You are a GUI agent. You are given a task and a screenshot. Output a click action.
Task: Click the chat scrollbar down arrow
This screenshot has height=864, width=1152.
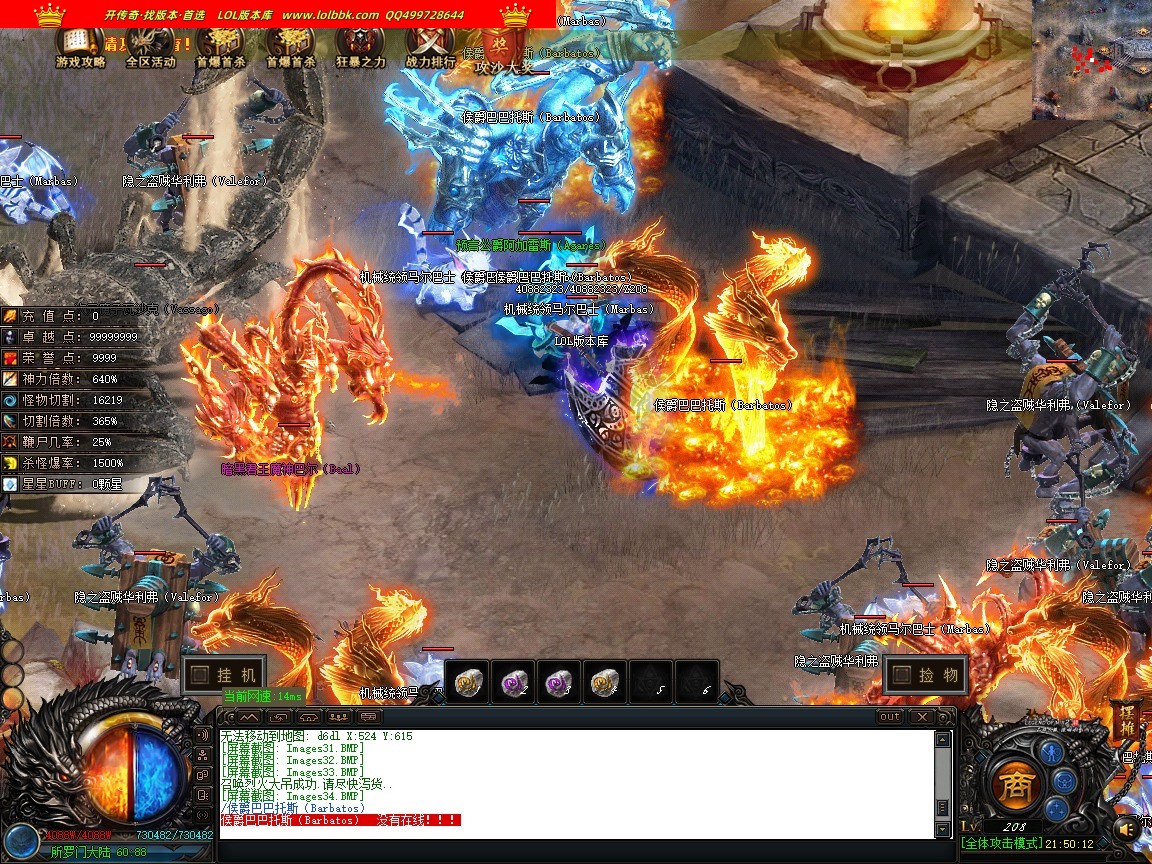pos(942,829)
